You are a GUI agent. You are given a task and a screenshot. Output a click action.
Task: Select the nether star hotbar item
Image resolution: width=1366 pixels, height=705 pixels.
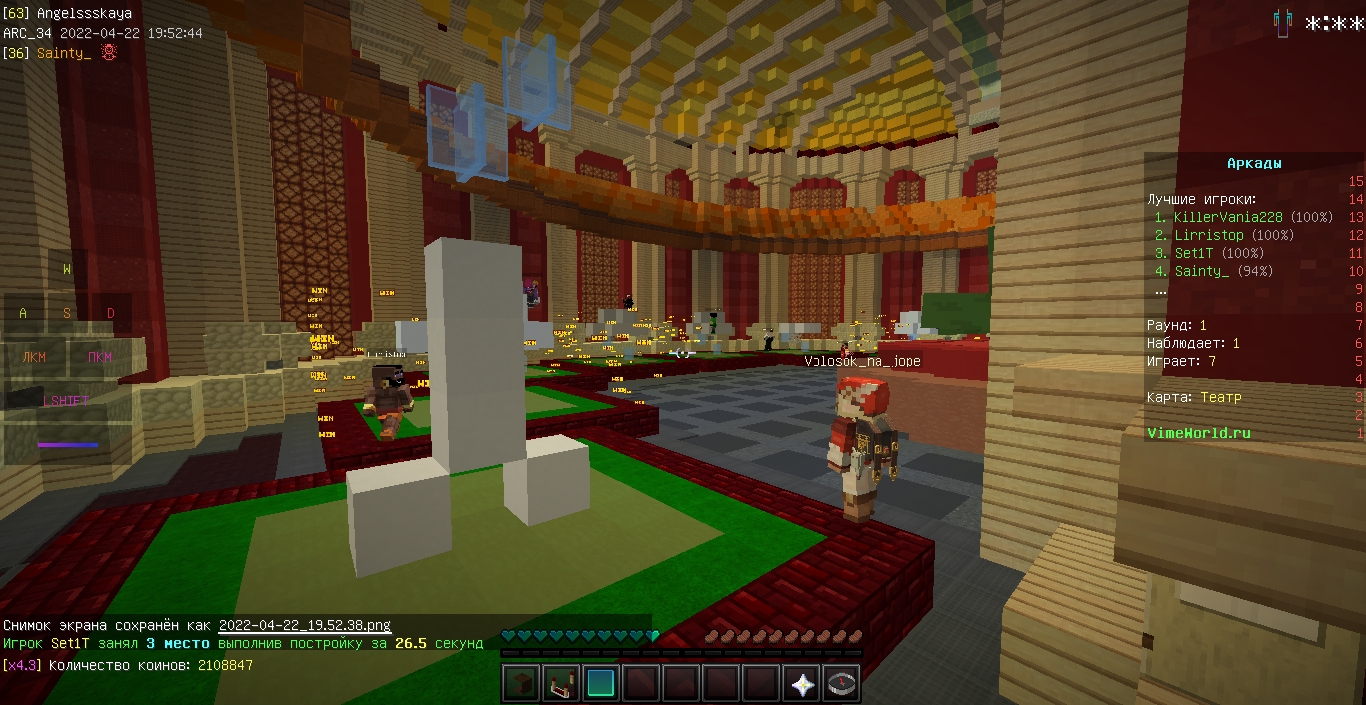[802, 684]
